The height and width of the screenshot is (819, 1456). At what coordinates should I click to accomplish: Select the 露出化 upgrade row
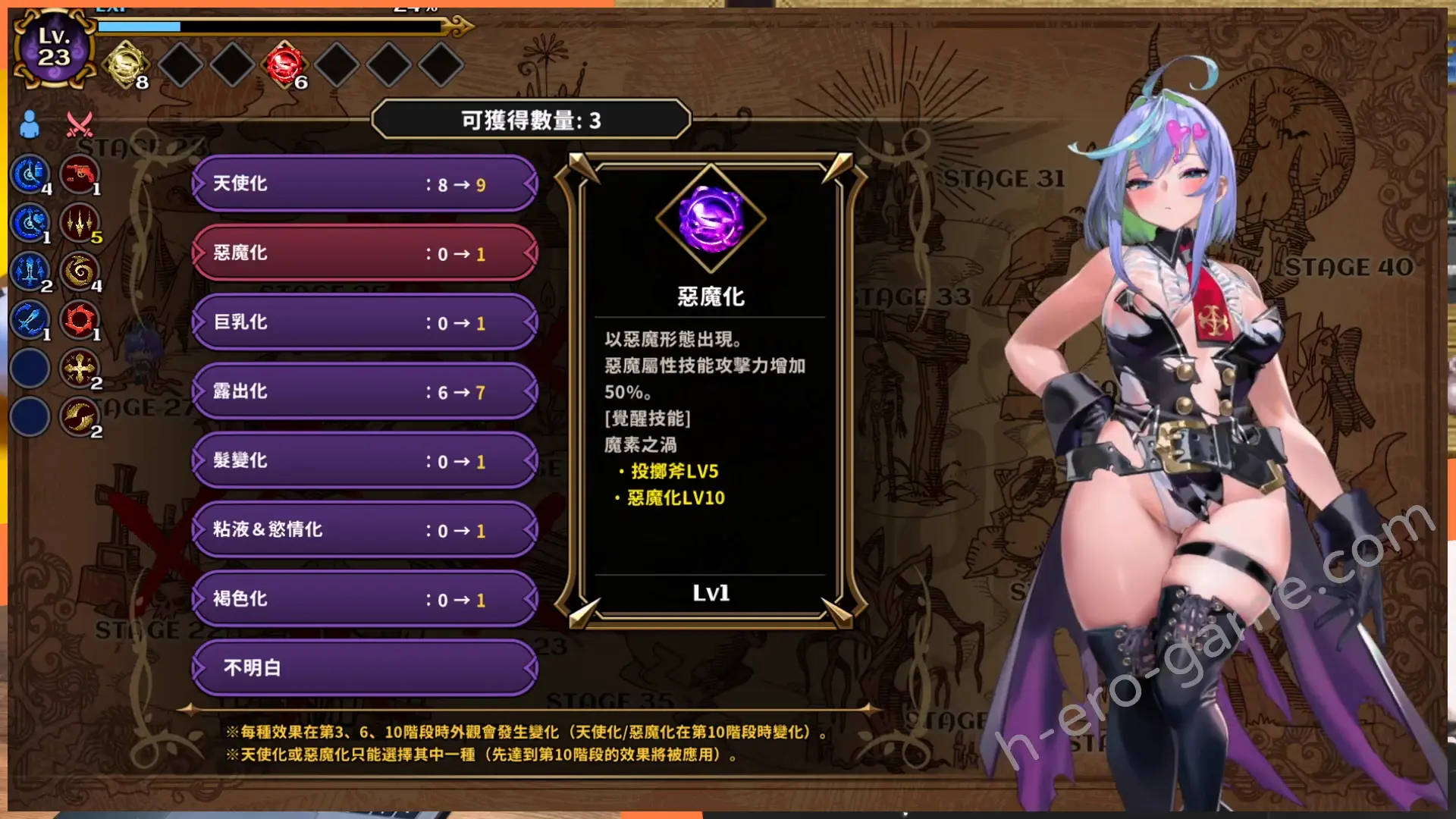[365, 391]
